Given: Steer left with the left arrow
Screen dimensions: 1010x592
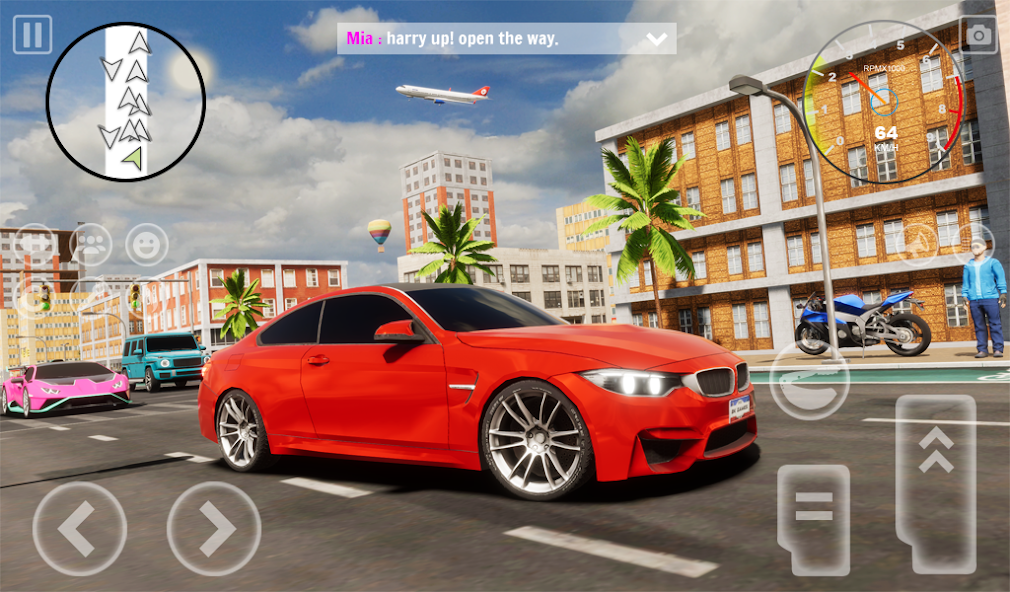Looking at the screenshot, I should [80, 529].
